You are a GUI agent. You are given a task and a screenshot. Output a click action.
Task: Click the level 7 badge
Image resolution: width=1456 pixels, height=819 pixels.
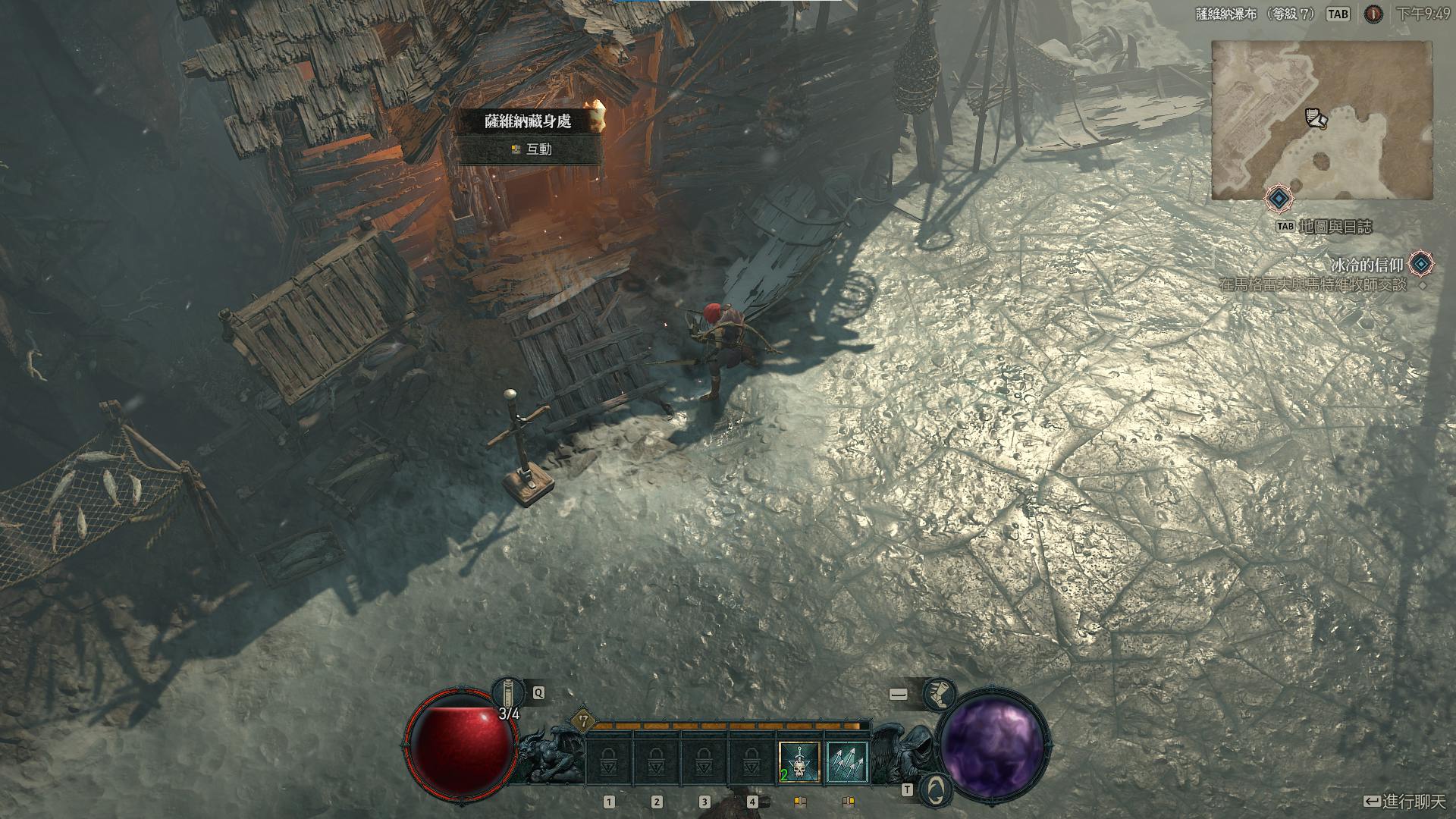point(583,721)
